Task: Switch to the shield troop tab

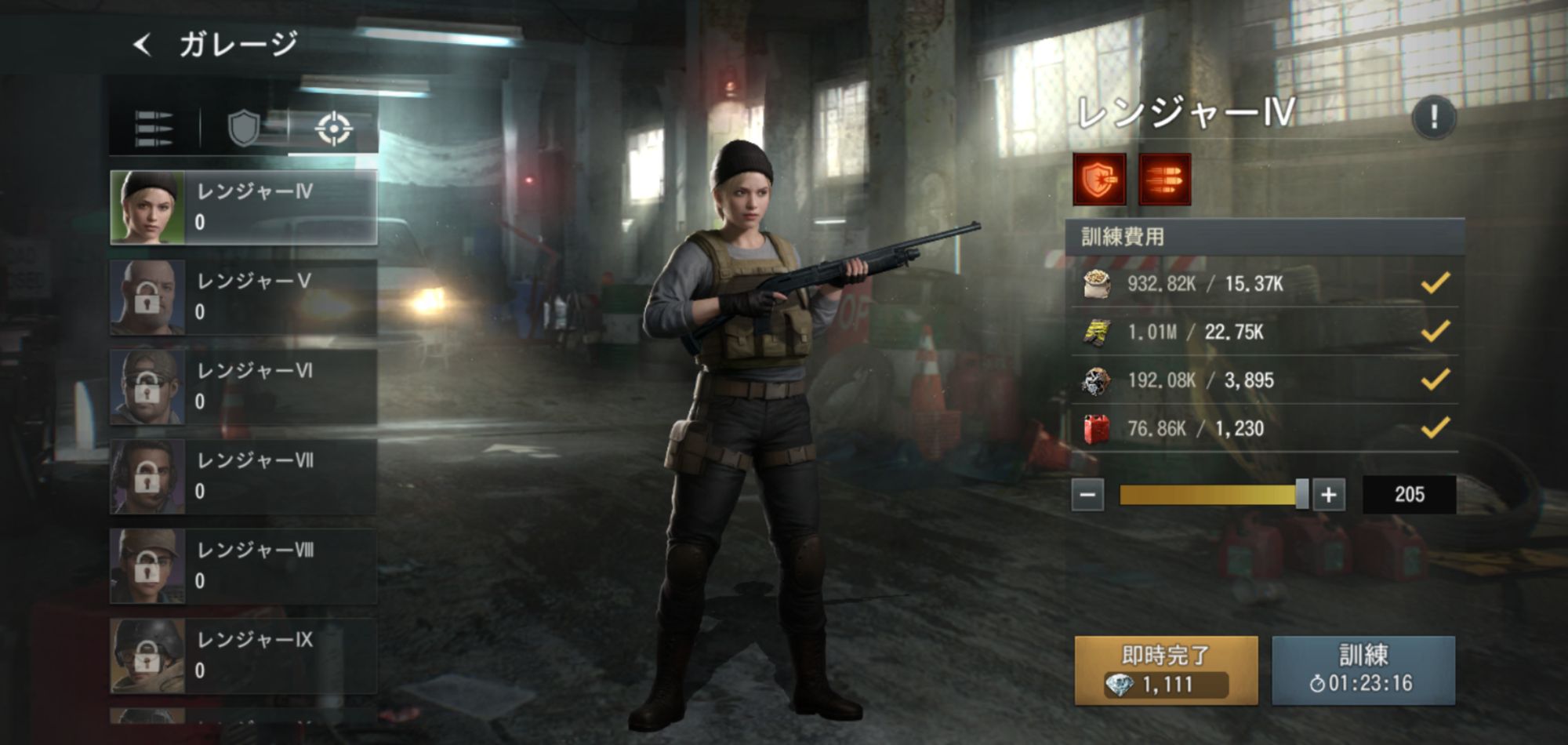Action: [243, 128]
